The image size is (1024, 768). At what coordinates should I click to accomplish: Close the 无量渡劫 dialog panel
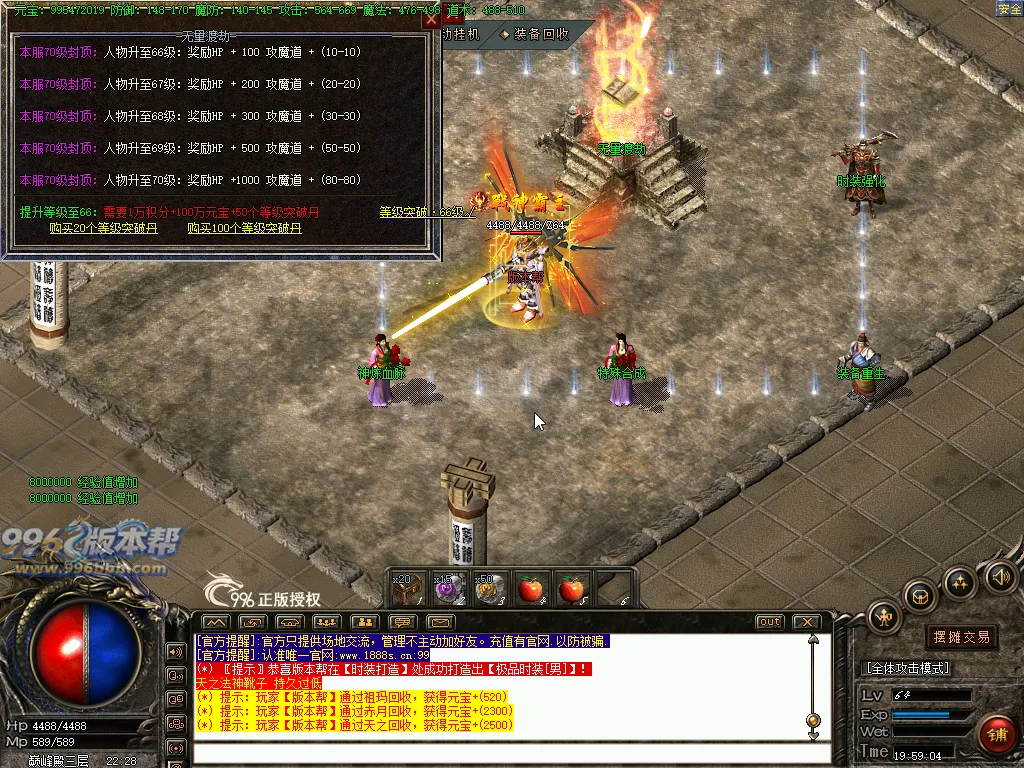click(431, 19)
